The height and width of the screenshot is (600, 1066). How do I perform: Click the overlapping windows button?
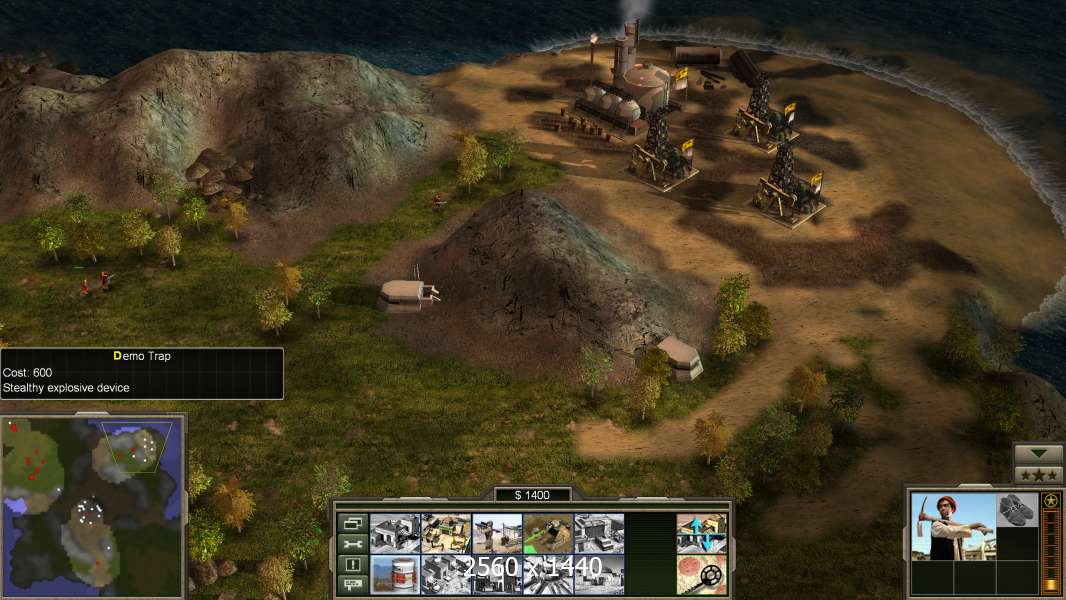point(352,523)
